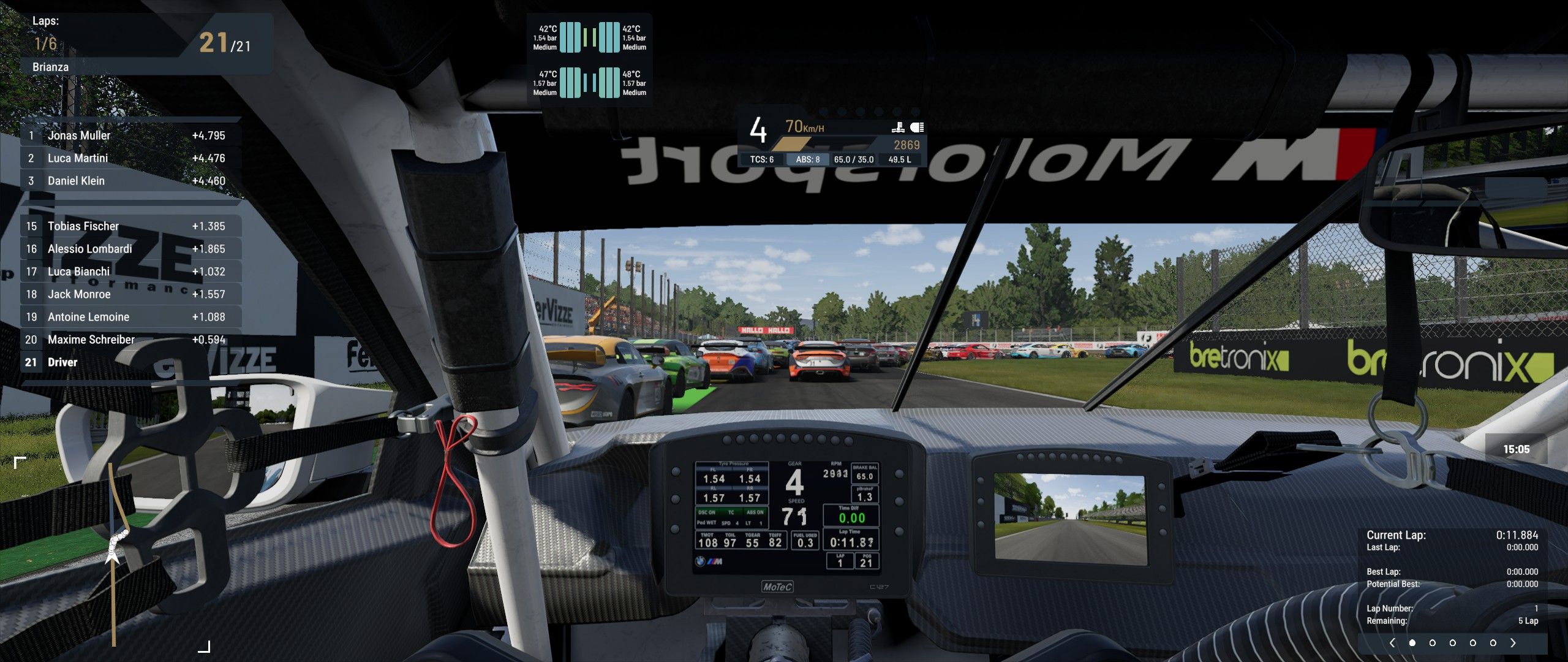Go to the previous lap info page arrow
Image resolution: width=1568 pixels, height=662 pixels.
1393,643
